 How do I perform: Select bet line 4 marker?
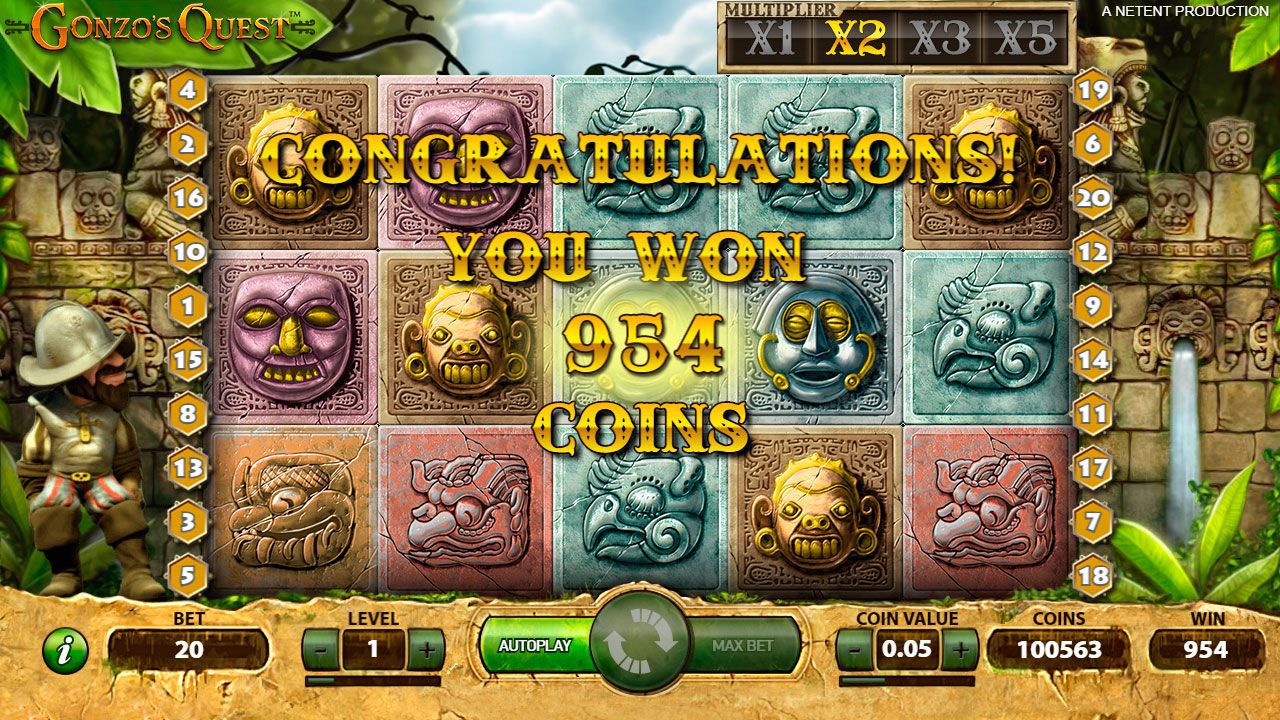187,92
